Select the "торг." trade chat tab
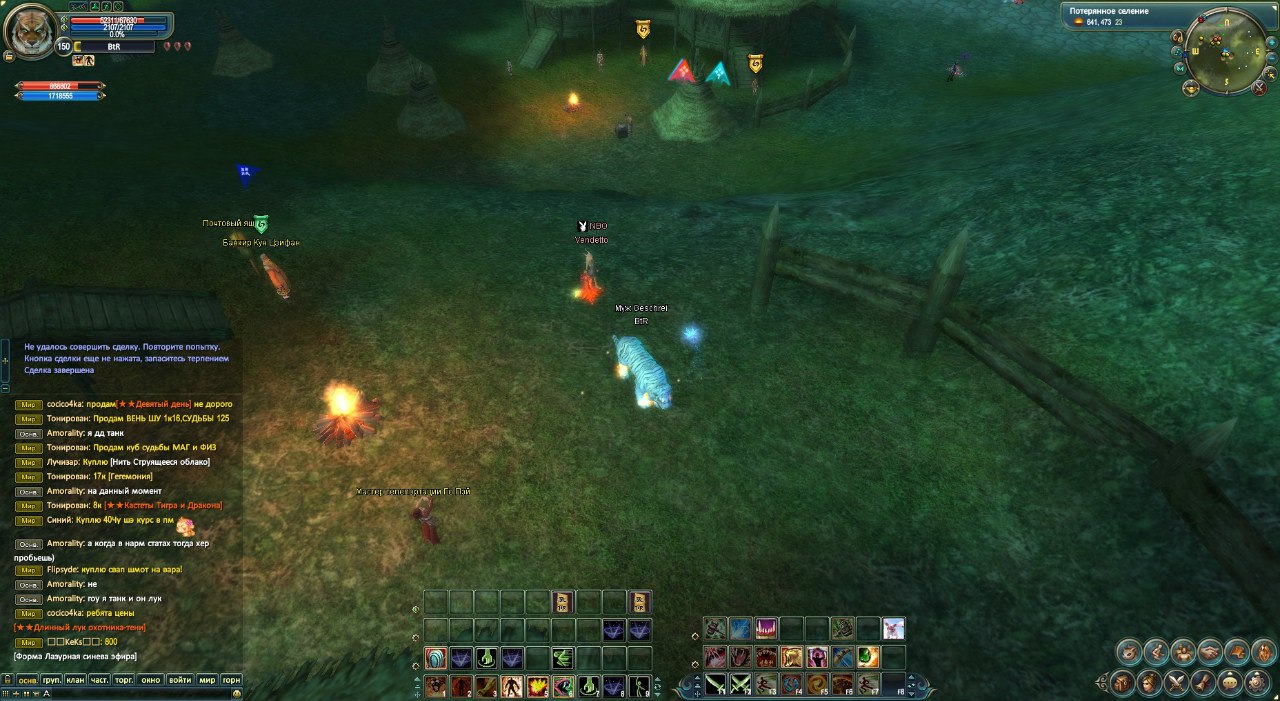 [x=125, y=680]
